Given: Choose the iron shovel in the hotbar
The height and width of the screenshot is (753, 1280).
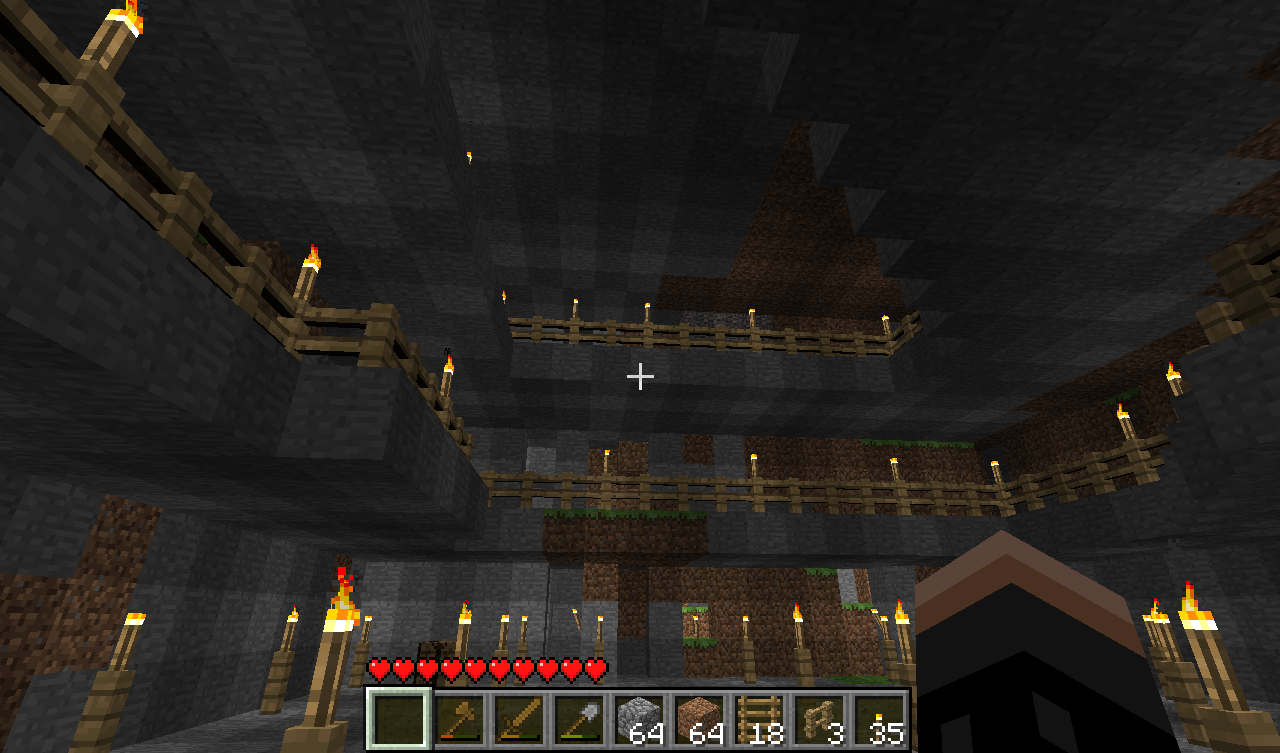Looking at the screenshot, I should click(x=580, y=718).
